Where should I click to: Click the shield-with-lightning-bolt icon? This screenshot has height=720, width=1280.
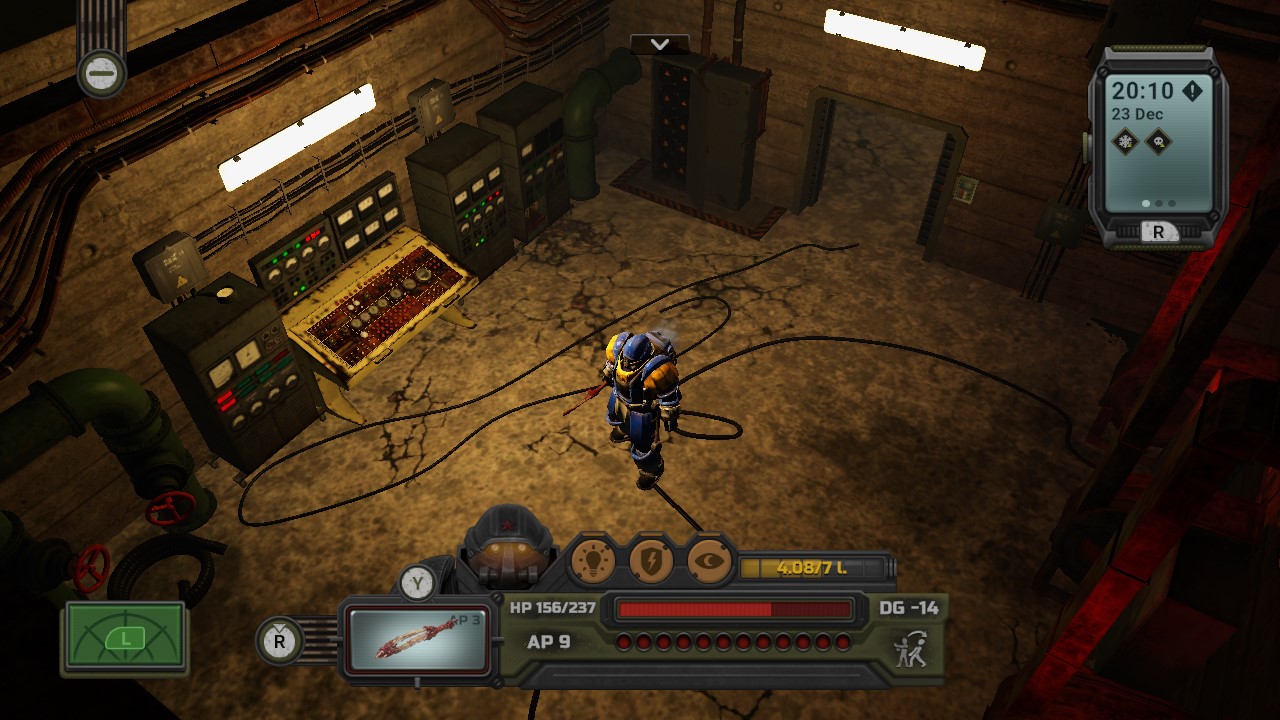tap(651, 563)
